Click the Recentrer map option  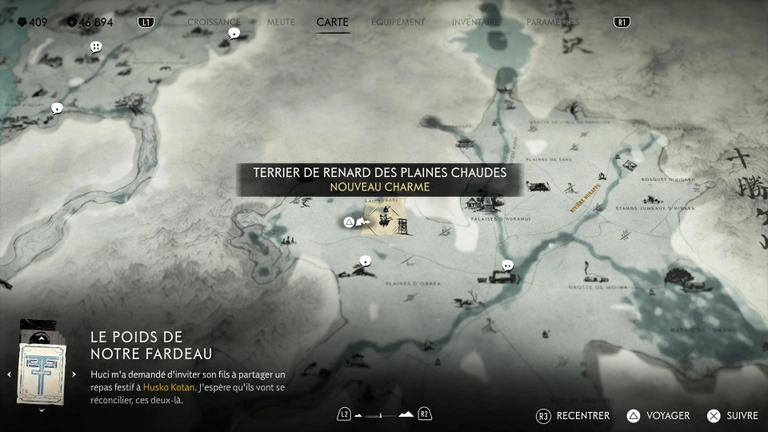[x=574, y=415]
